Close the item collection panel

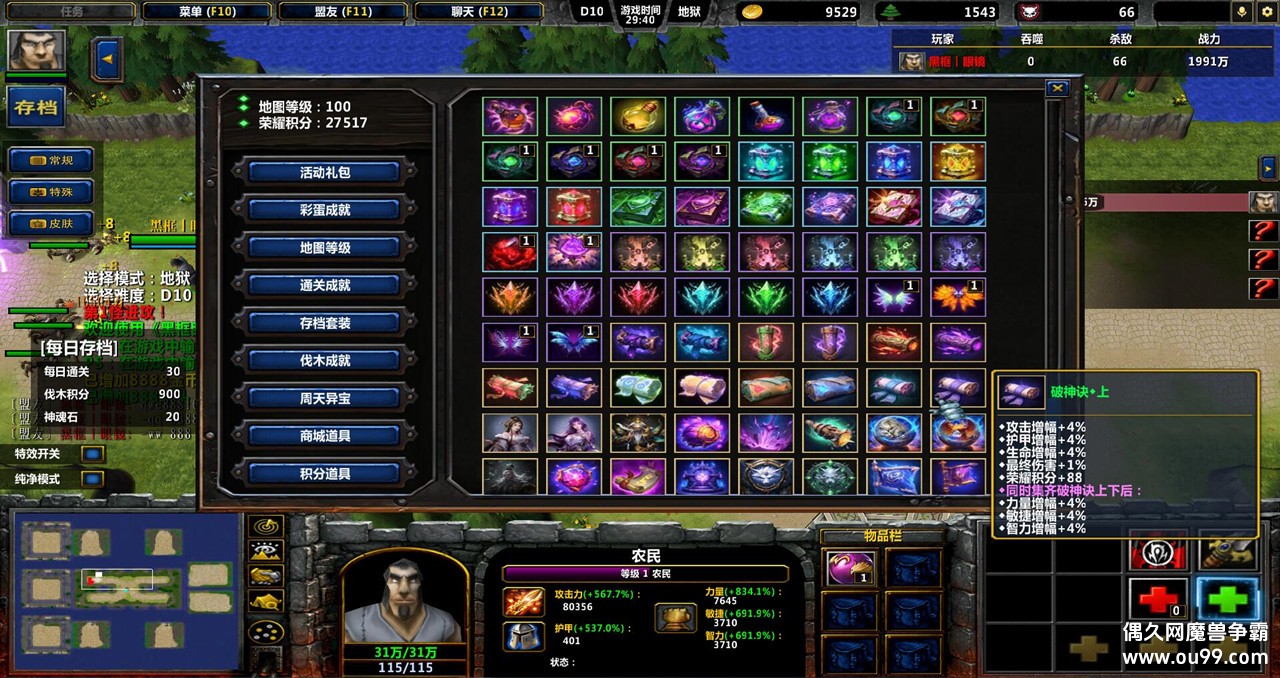[1057, 89]
